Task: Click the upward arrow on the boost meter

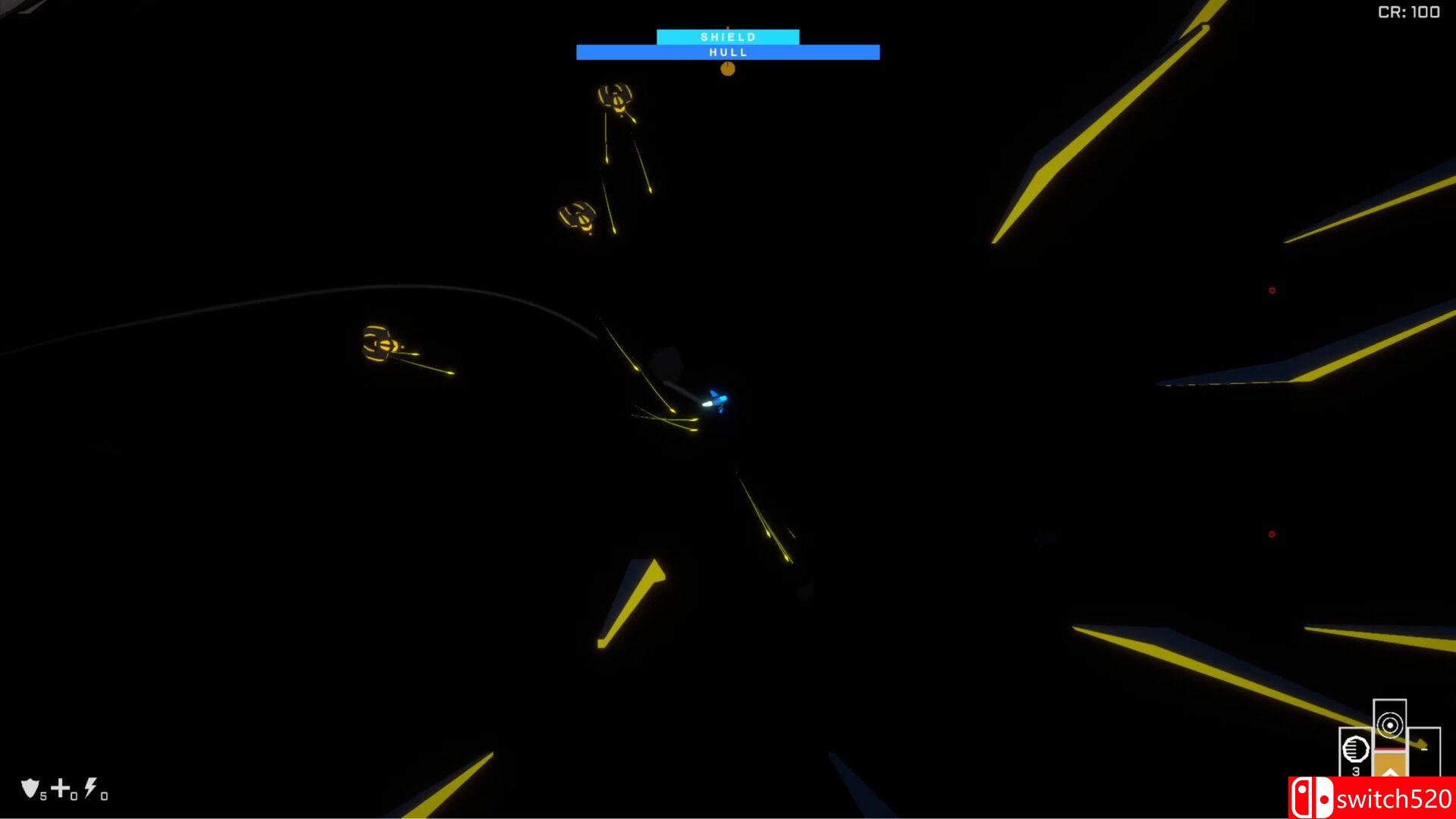Action: tap(1390, 772)
